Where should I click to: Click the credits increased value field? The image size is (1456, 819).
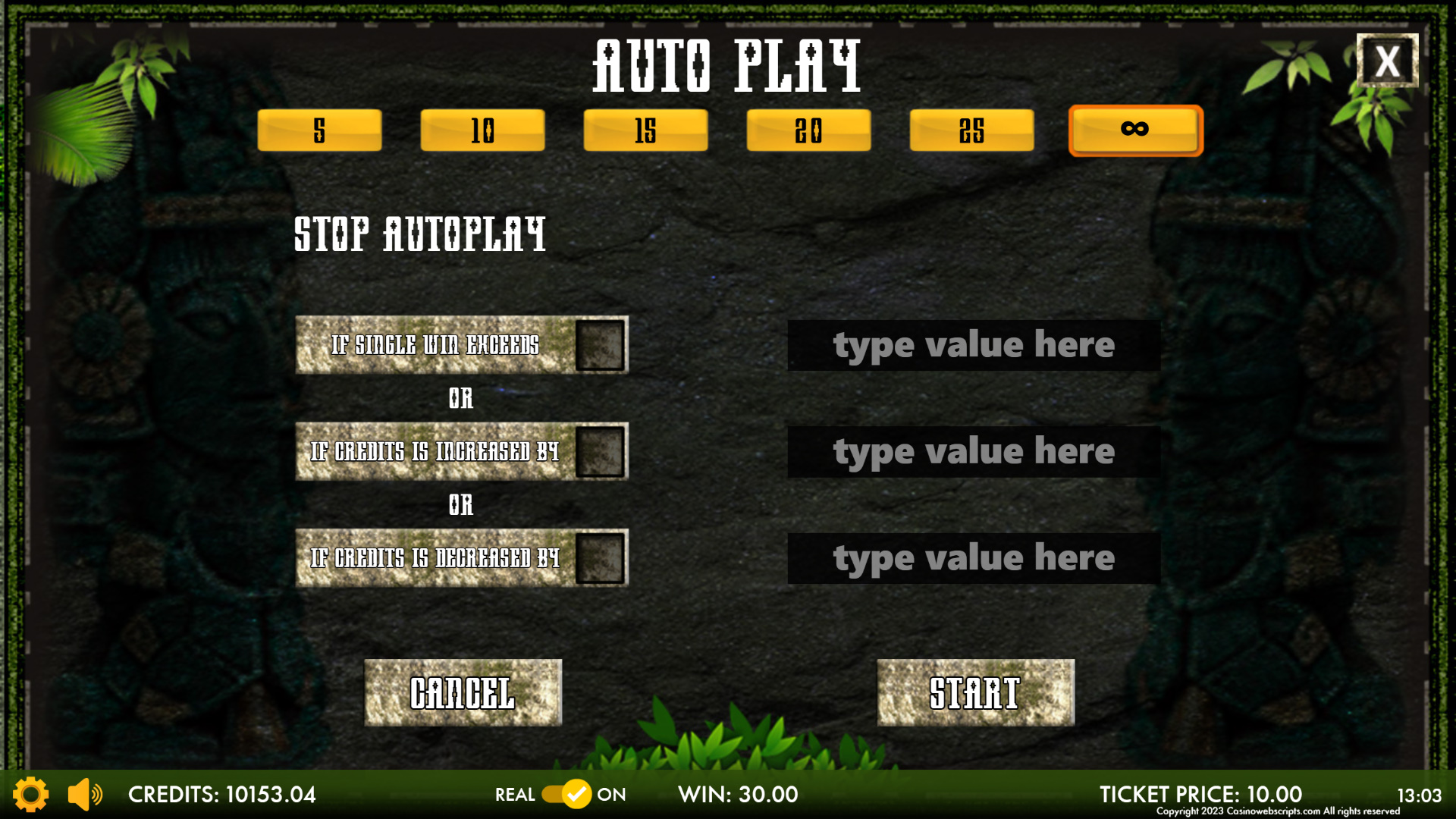974,452
